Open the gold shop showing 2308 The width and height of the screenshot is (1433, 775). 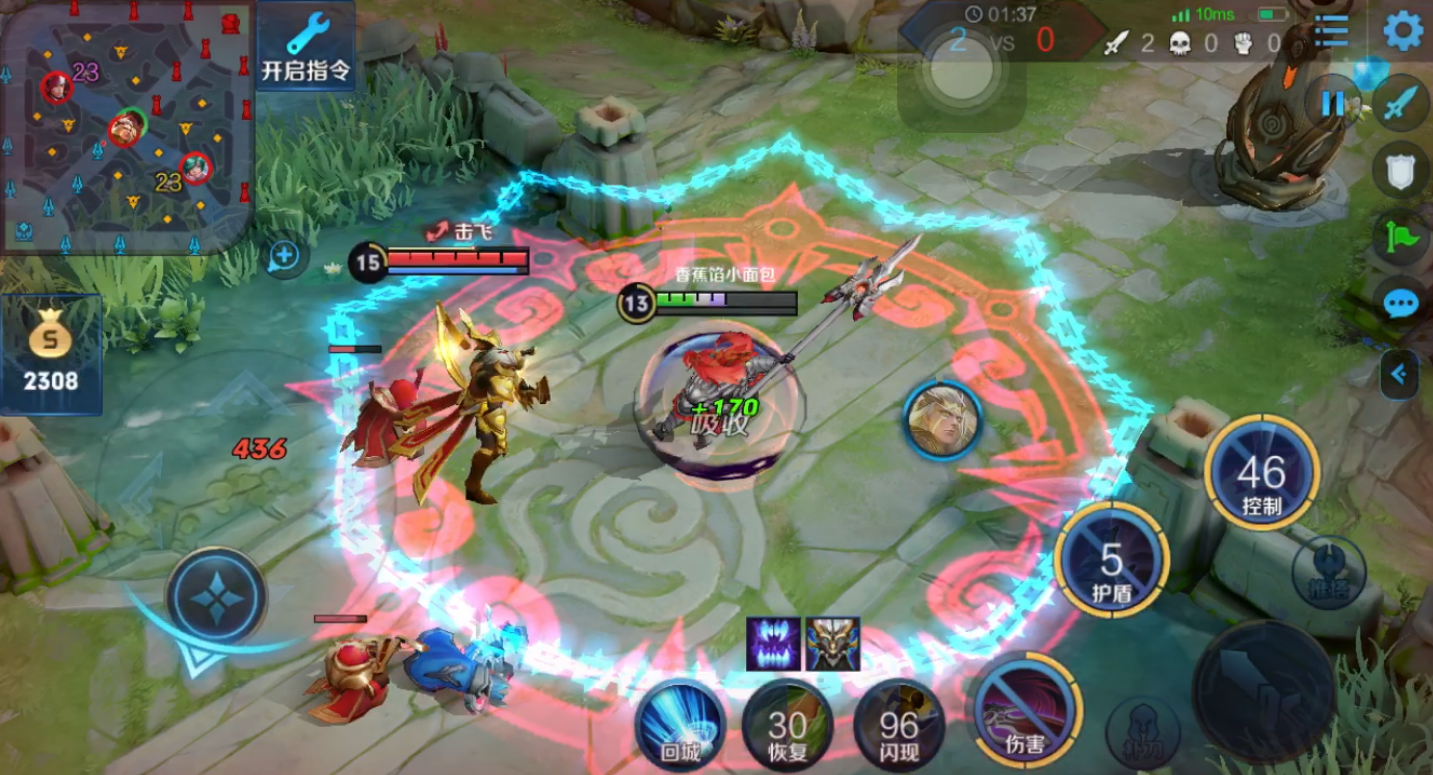(52, 355)
